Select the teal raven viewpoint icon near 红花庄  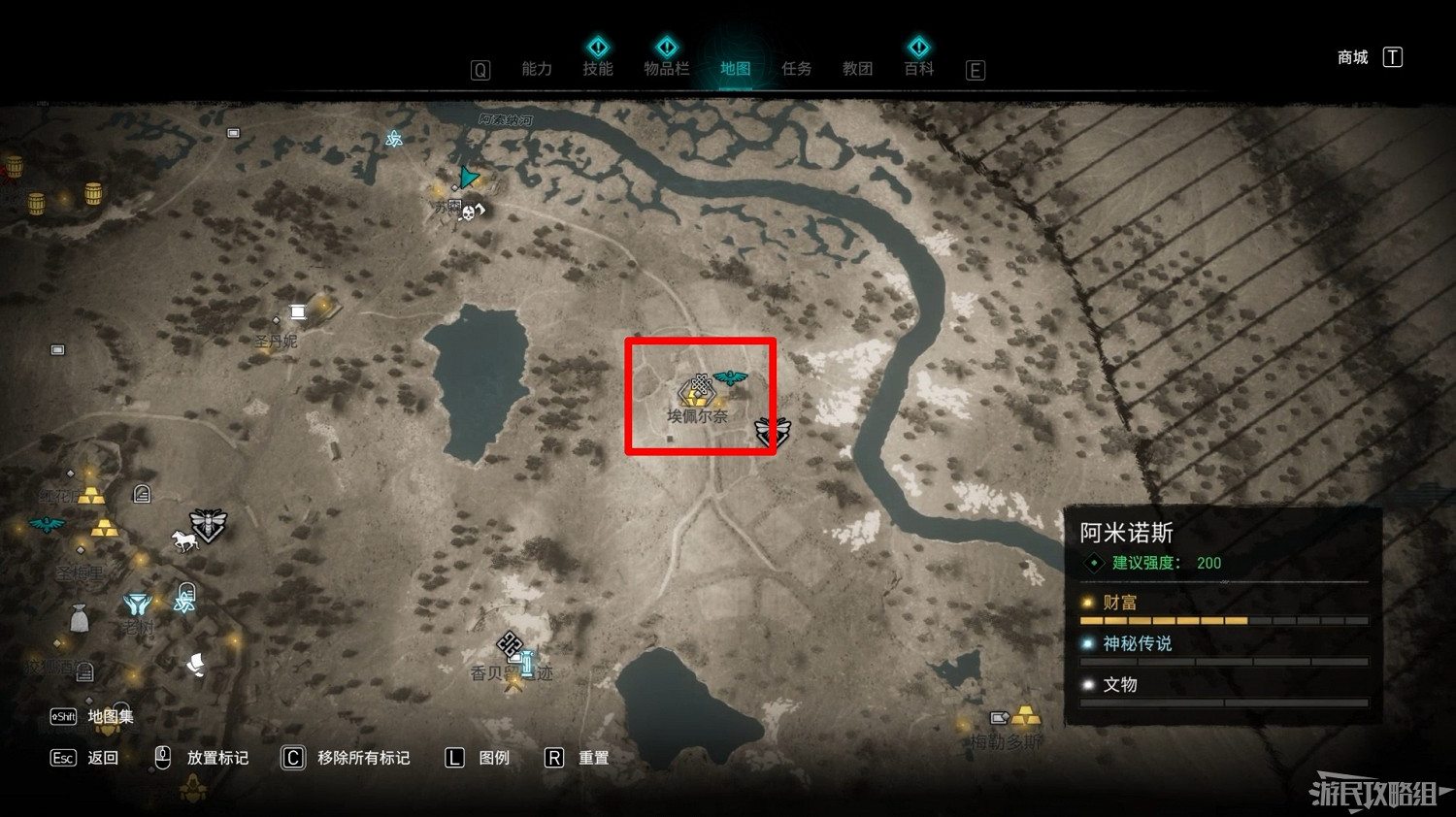point(46,525)
